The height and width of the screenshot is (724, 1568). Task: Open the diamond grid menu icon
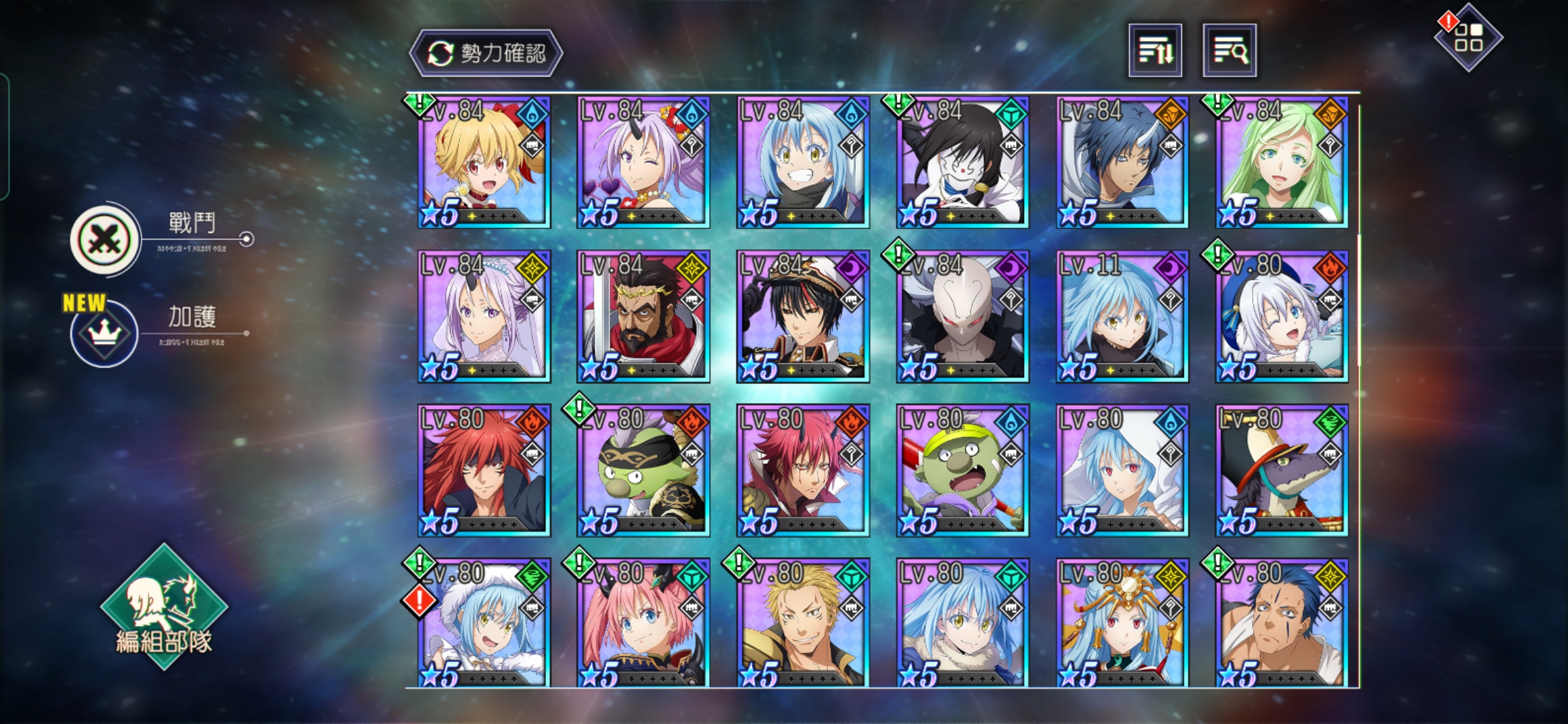point(1468,38)
